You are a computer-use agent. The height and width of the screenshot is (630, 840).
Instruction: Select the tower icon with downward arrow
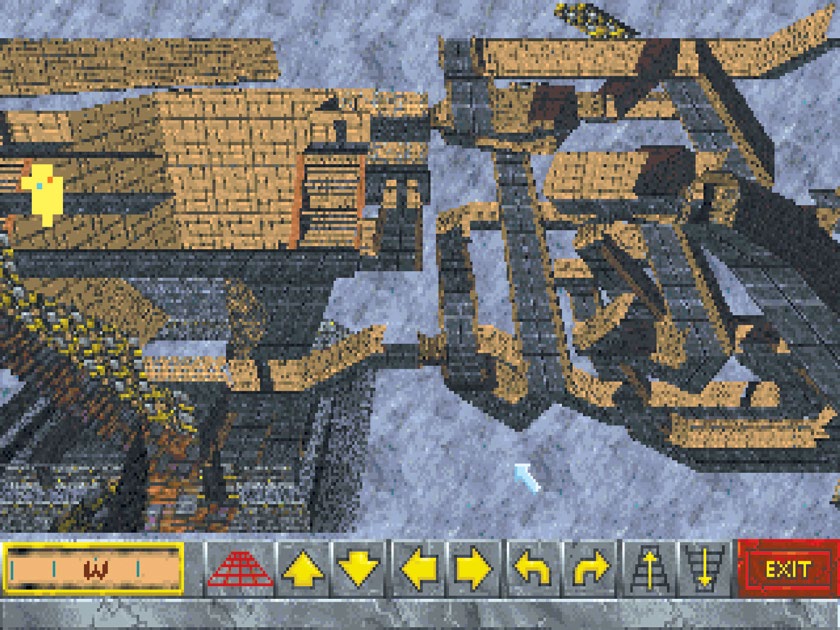tap(703, 569)
